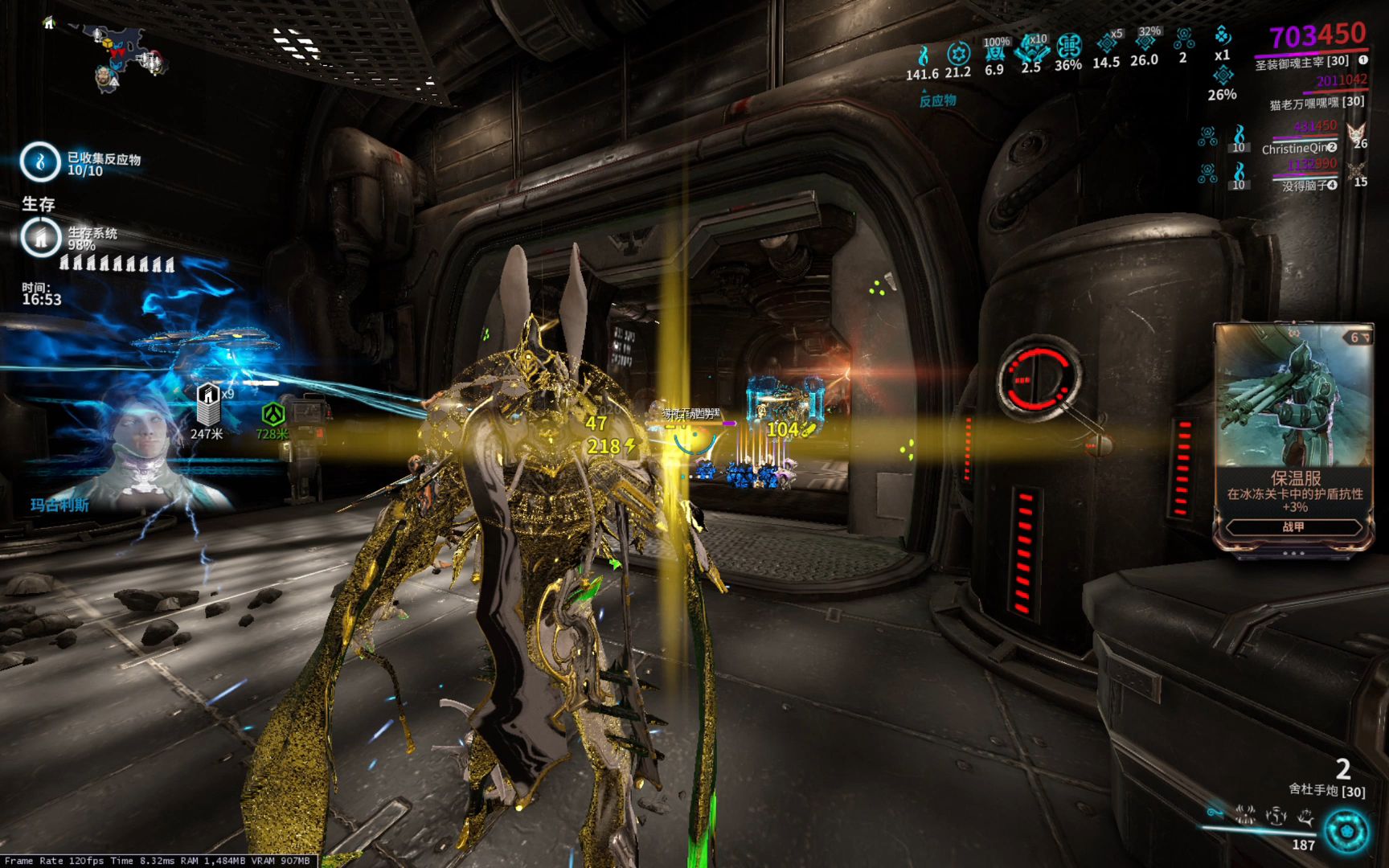The width and height of the screenshot is (1389, 868).
Task: Select squad member 没得脑子 in the squad list
Action: click(1304, 186)
